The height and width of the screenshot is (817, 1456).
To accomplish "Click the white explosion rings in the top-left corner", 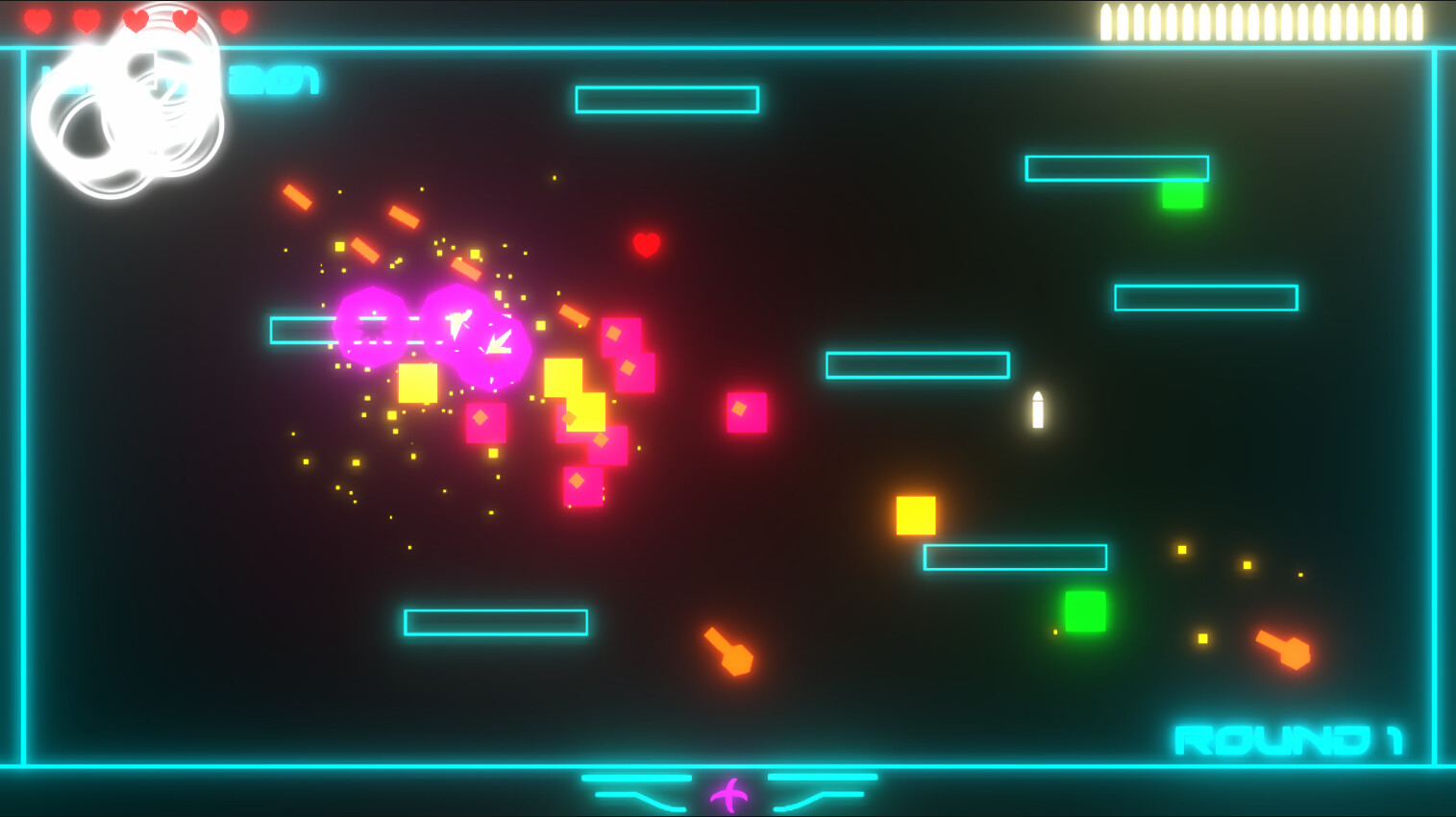I will [130, 106].
